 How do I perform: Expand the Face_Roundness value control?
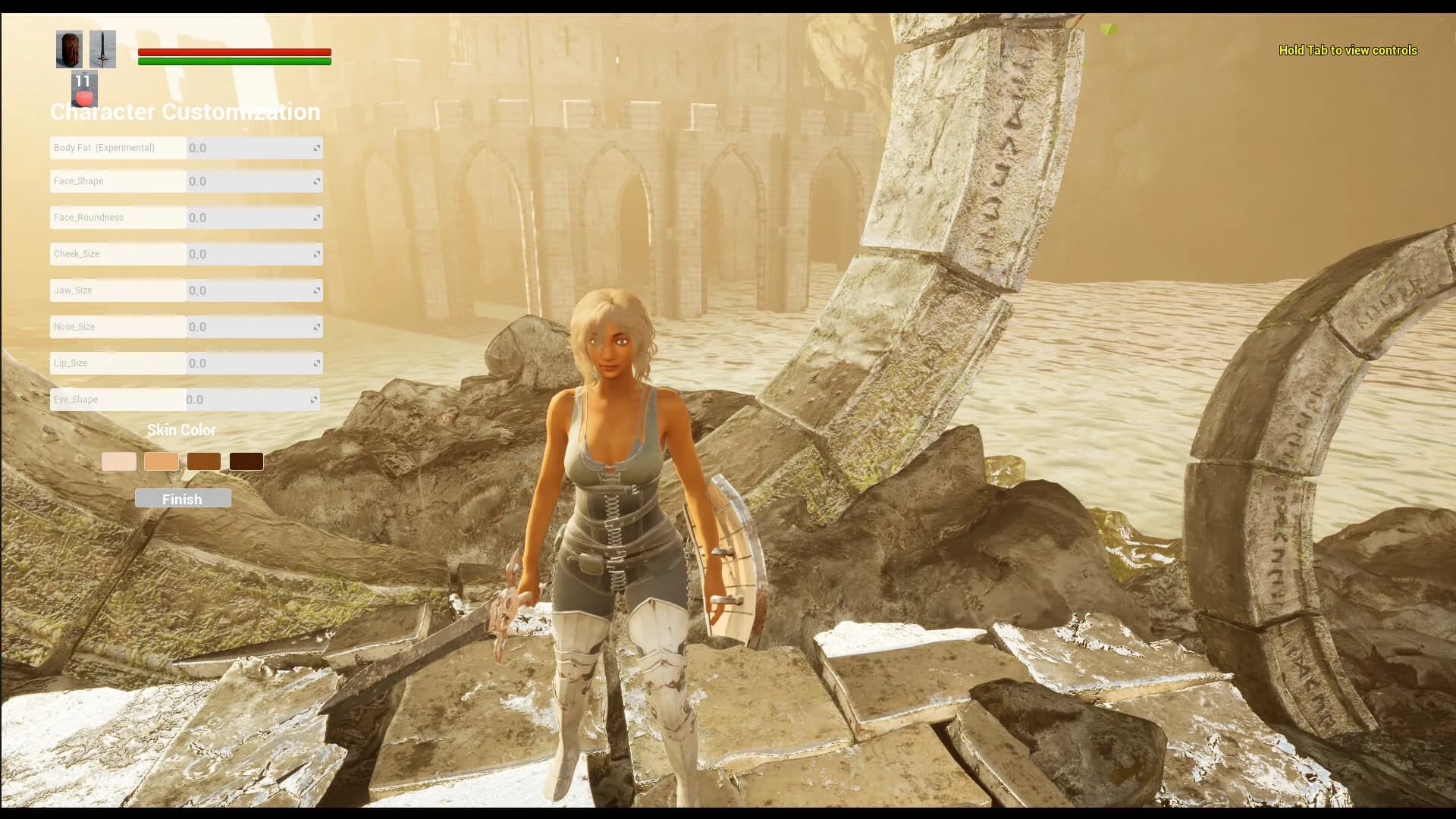click(x=316, y=218)
